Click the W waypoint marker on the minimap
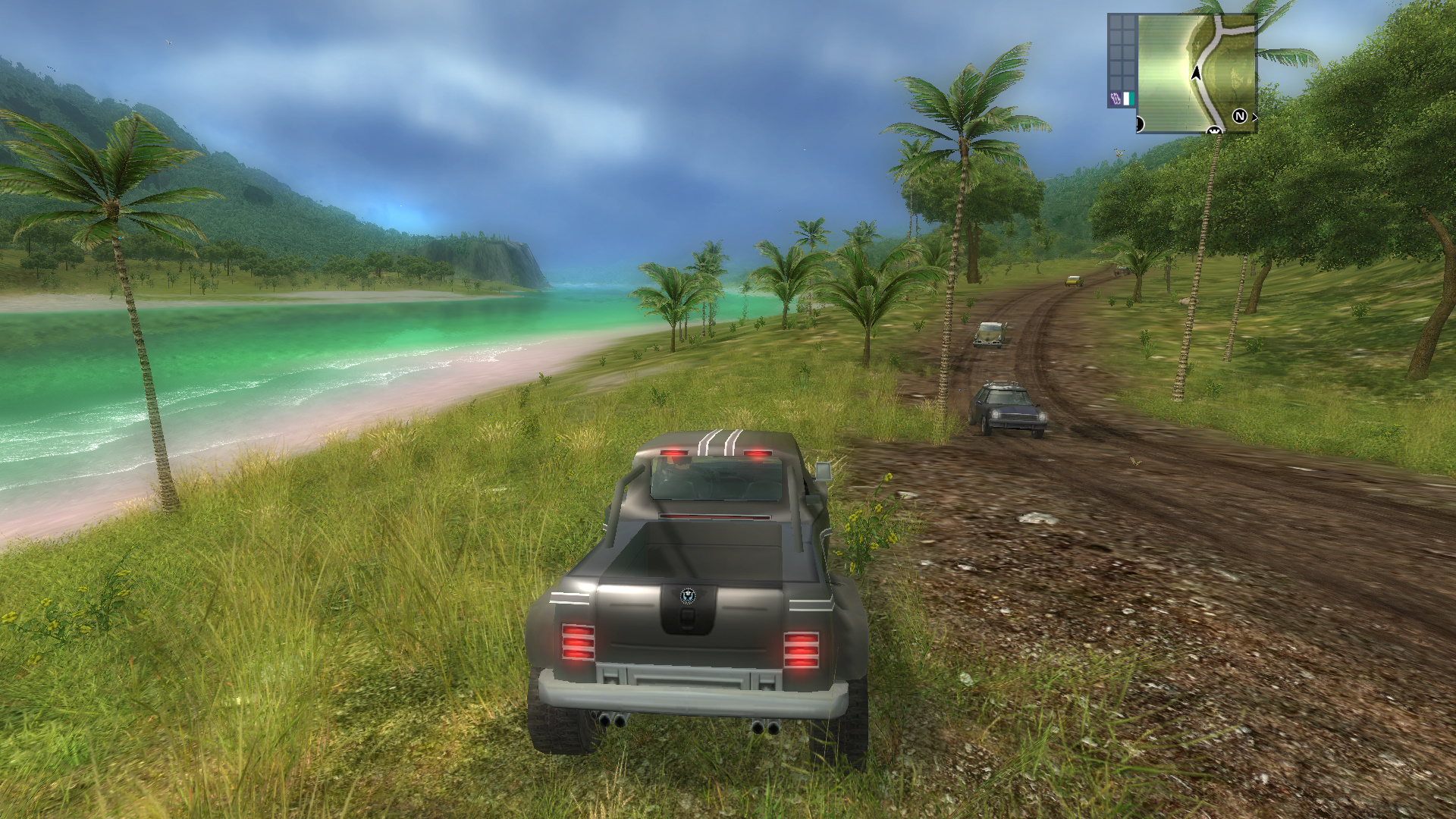1456x819 pixels. 1215,130
